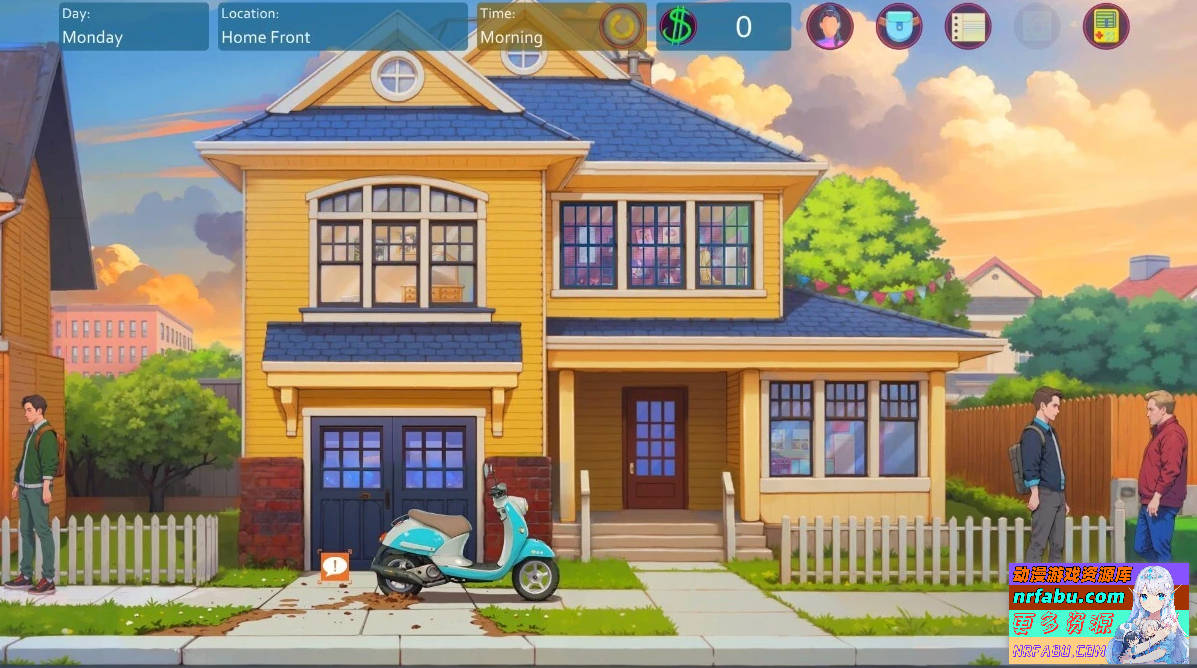Open the blue bag inventory

coord(899,26)
